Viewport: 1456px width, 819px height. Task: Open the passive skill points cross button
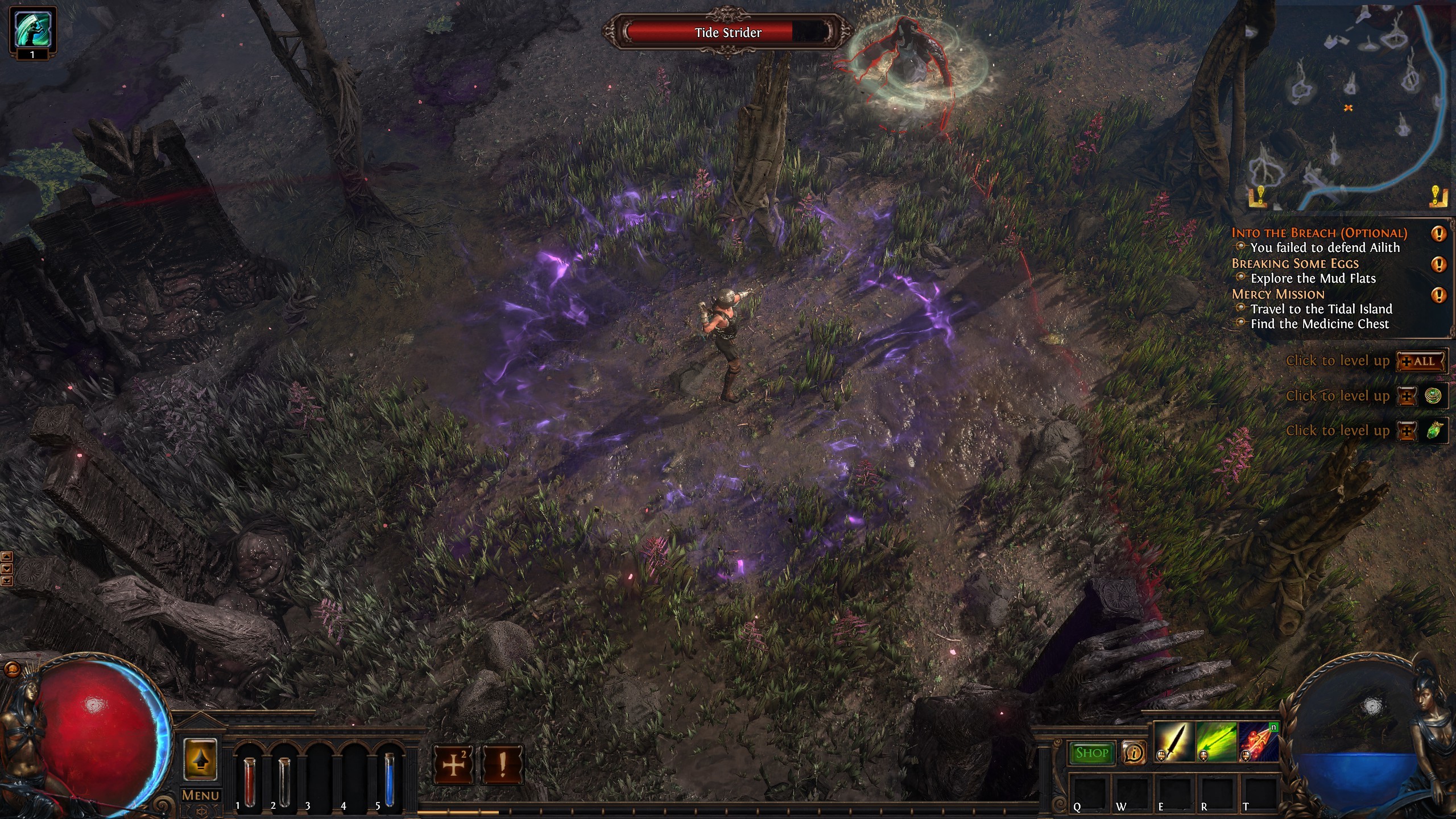coord(453,765)
